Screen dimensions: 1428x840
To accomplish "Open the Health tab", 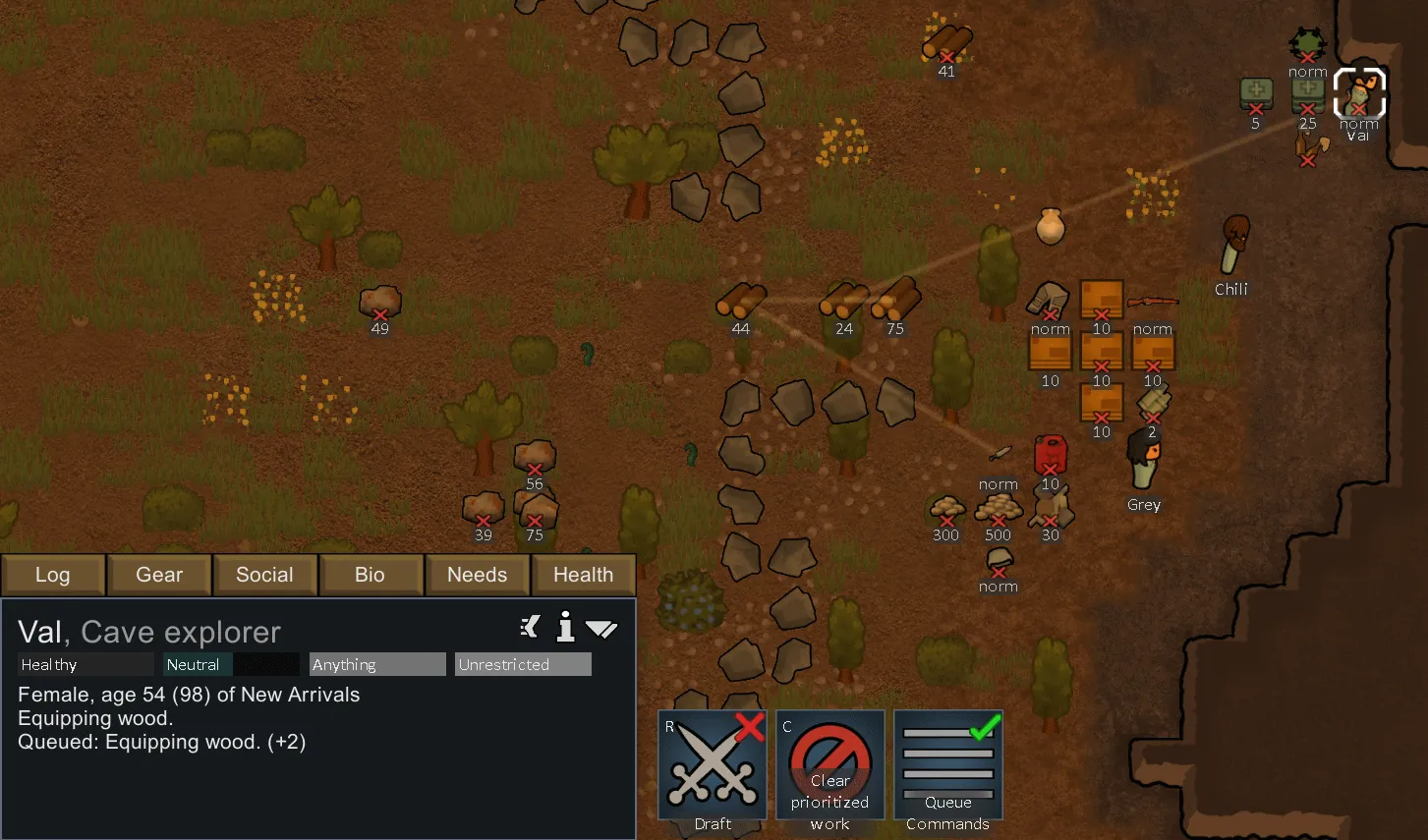I will (583, 575).
